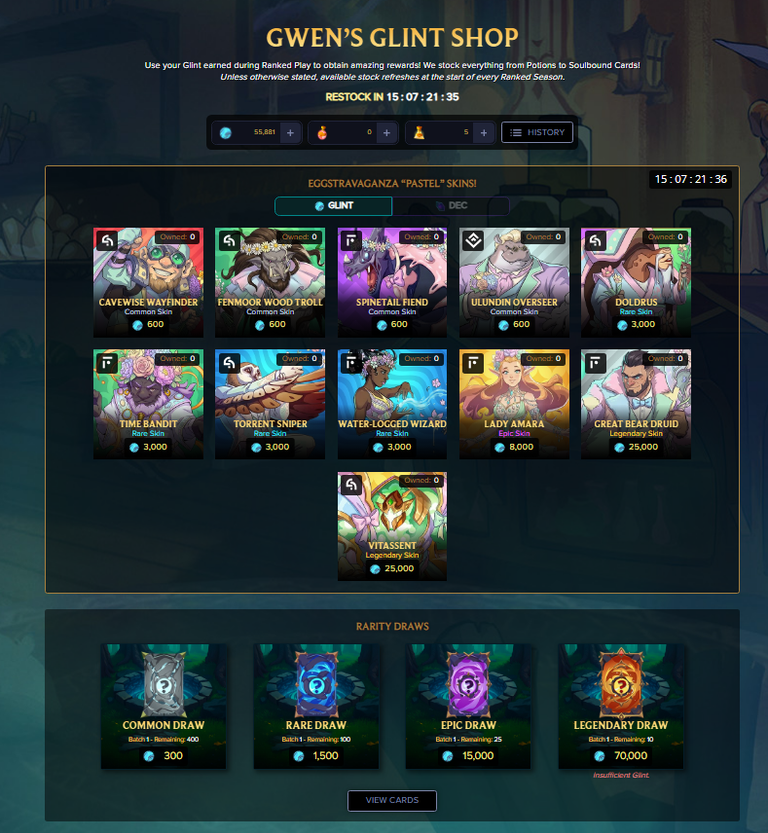The height and width of the screenshot is (833, 768).
Task: Pick the Spinetail Fiend skin card
Action: click(392, 282)
